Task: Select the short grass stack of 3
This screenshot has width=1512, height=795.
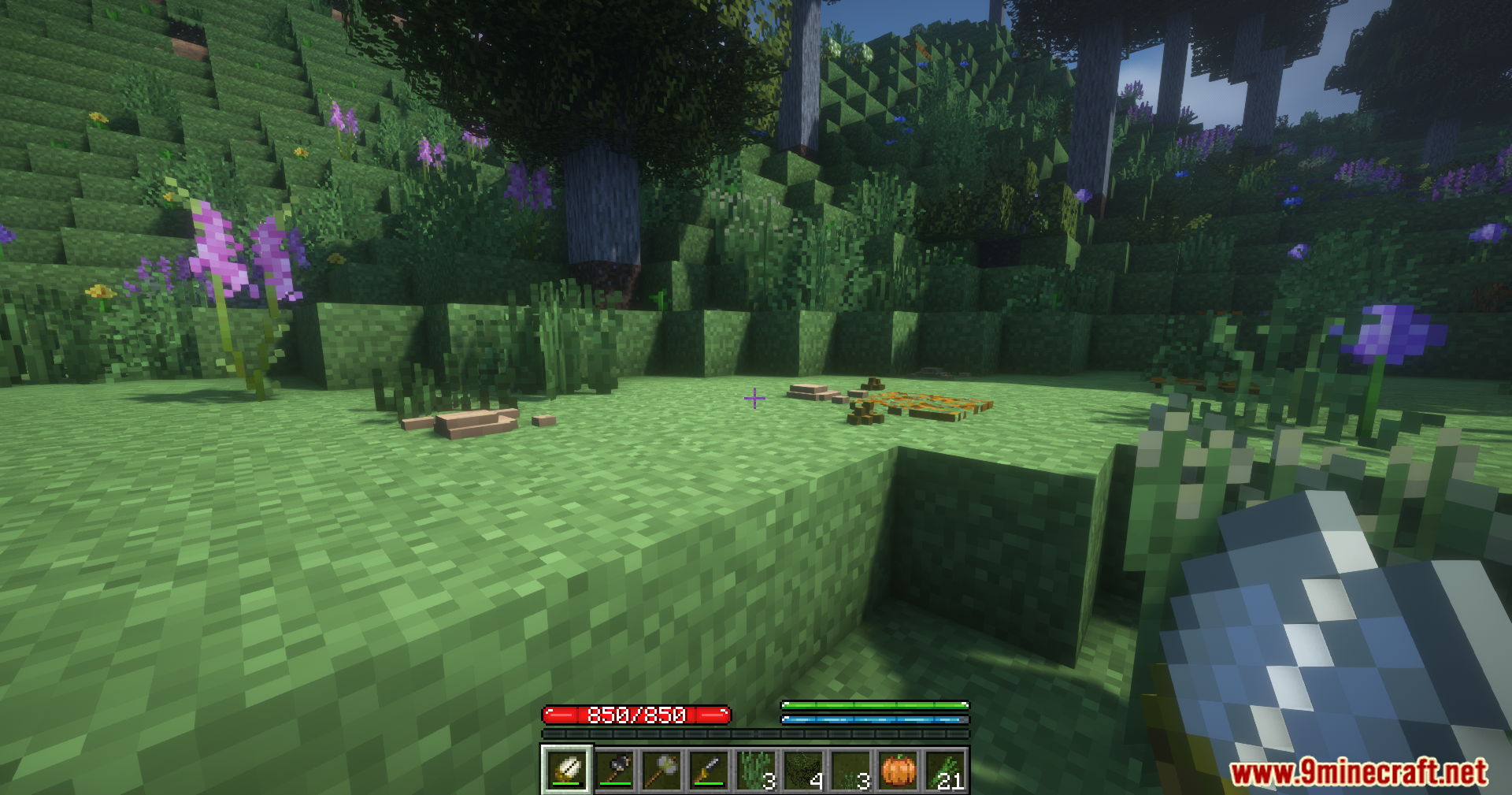Action: point(850,770)
